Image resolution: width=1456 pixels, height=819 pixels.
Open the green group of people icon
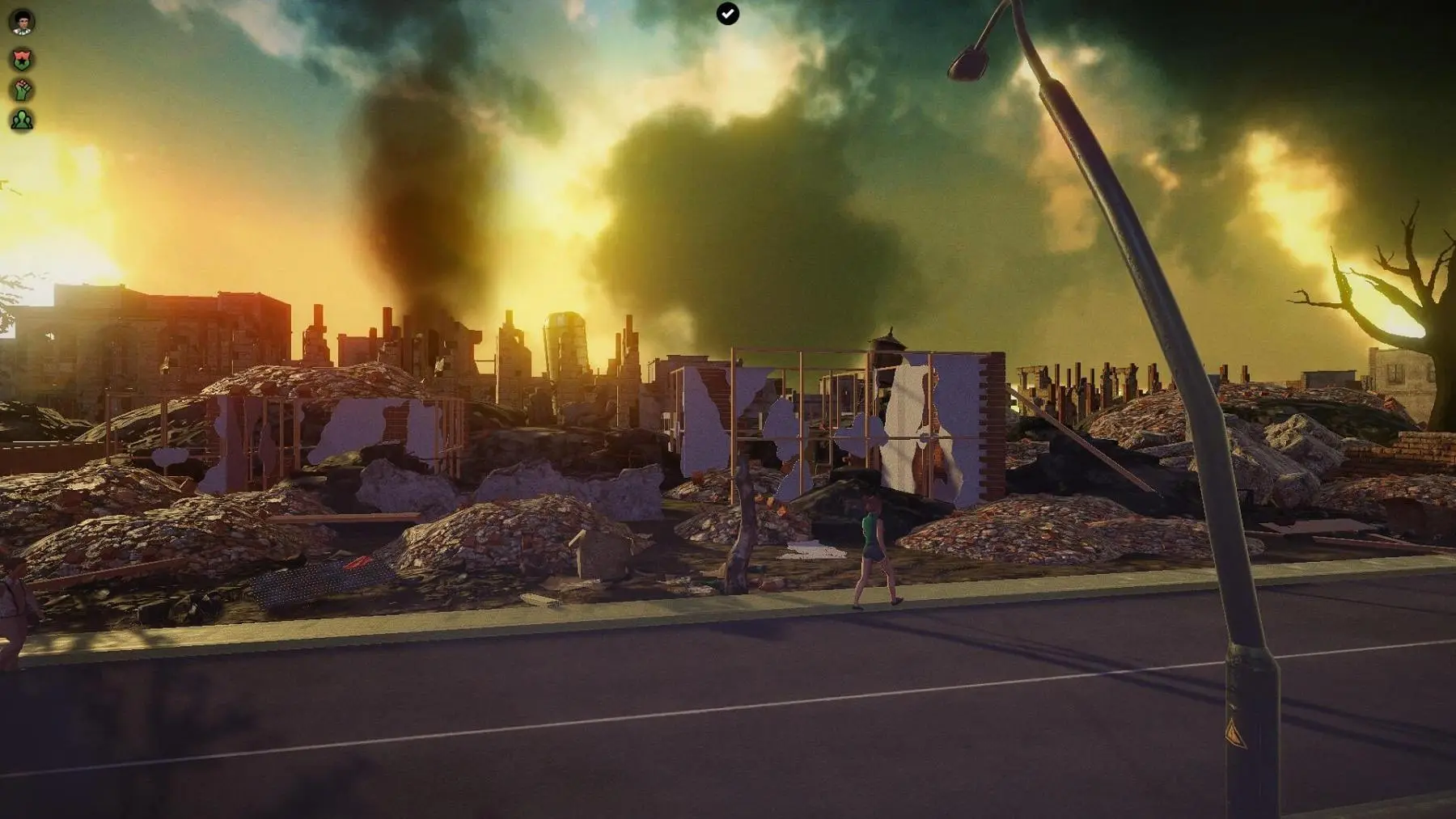[22, 120]
